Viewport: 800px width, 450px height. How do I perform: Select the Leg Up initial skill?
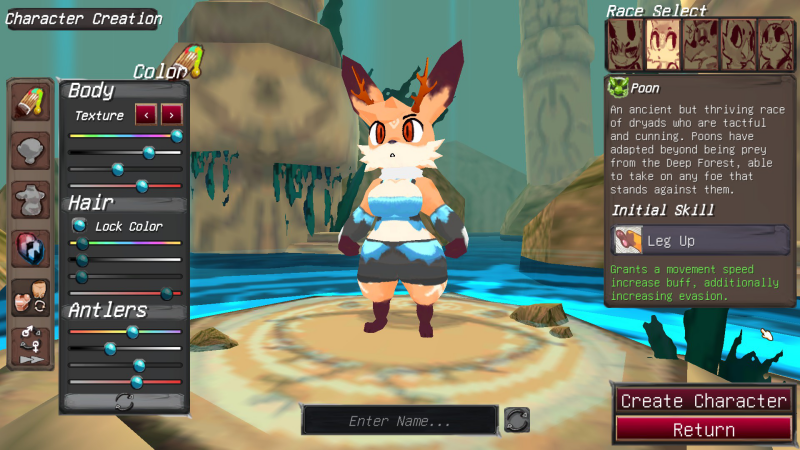(700, 240)
